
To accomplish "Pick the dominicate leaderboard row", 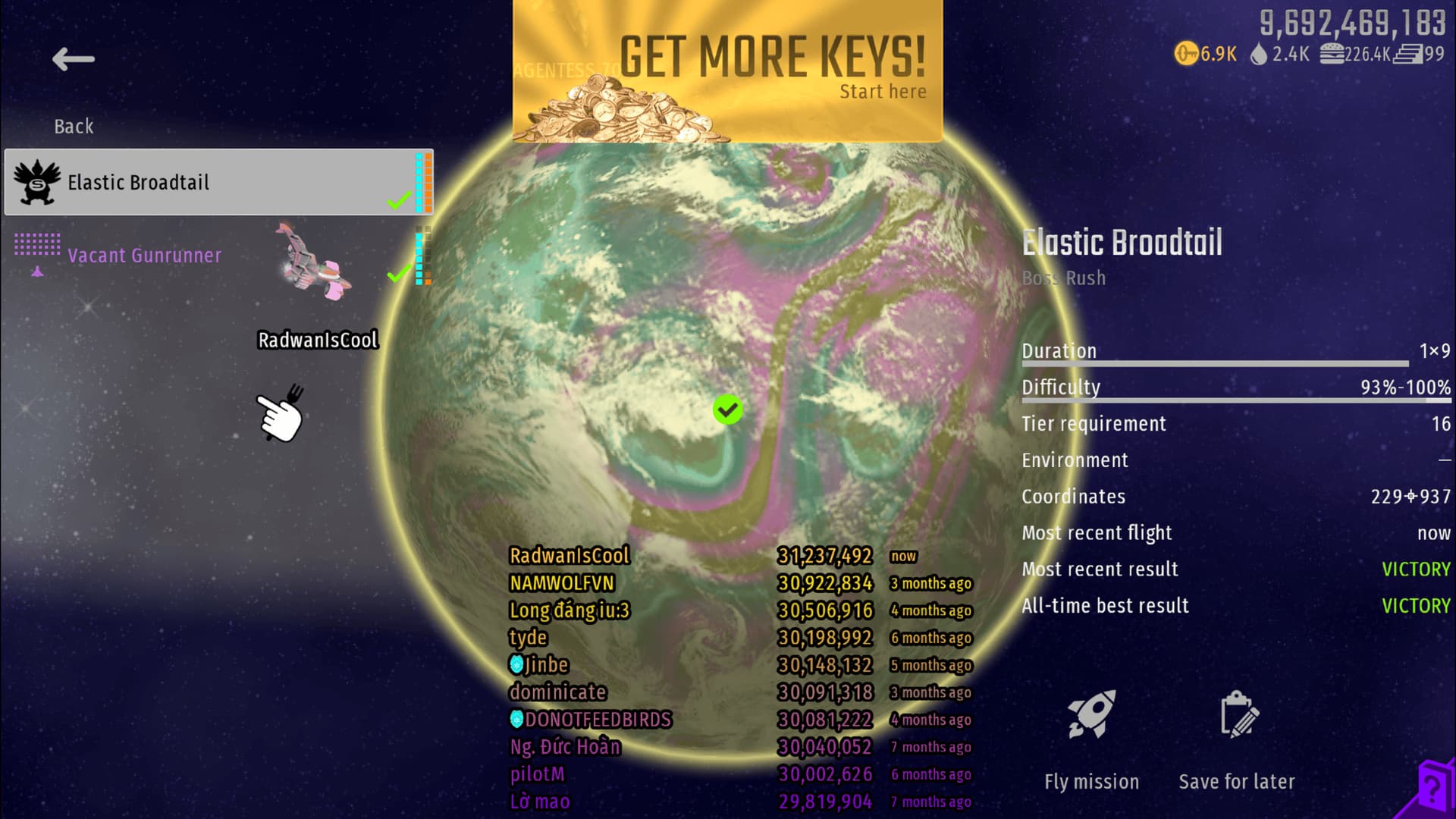I will (558, 692).
